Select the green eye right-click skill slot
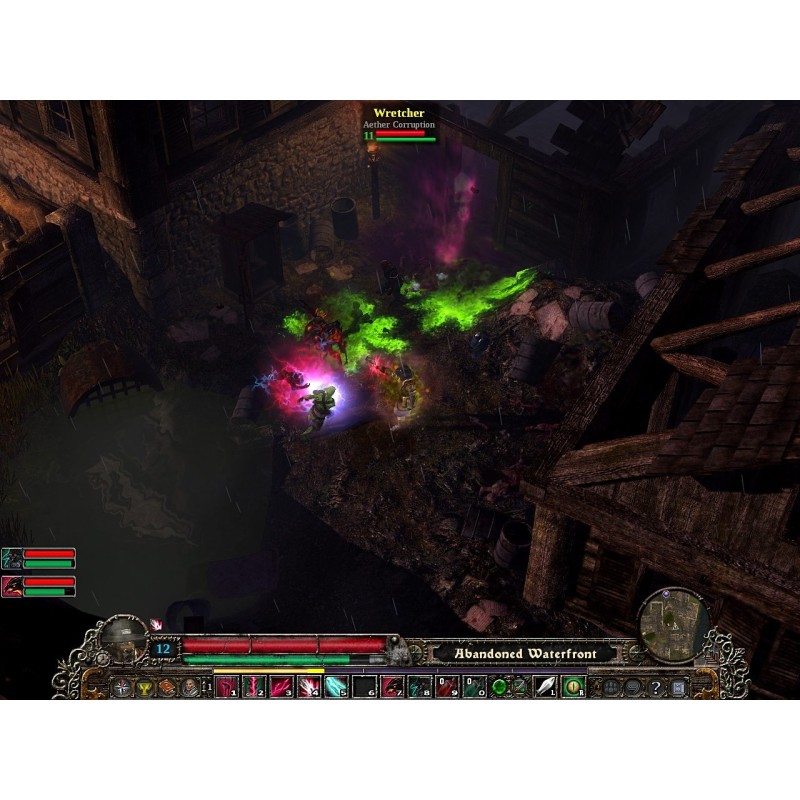The height and width of the screenshot is (800, 800). pyautogui.click(x=573, y=687)
